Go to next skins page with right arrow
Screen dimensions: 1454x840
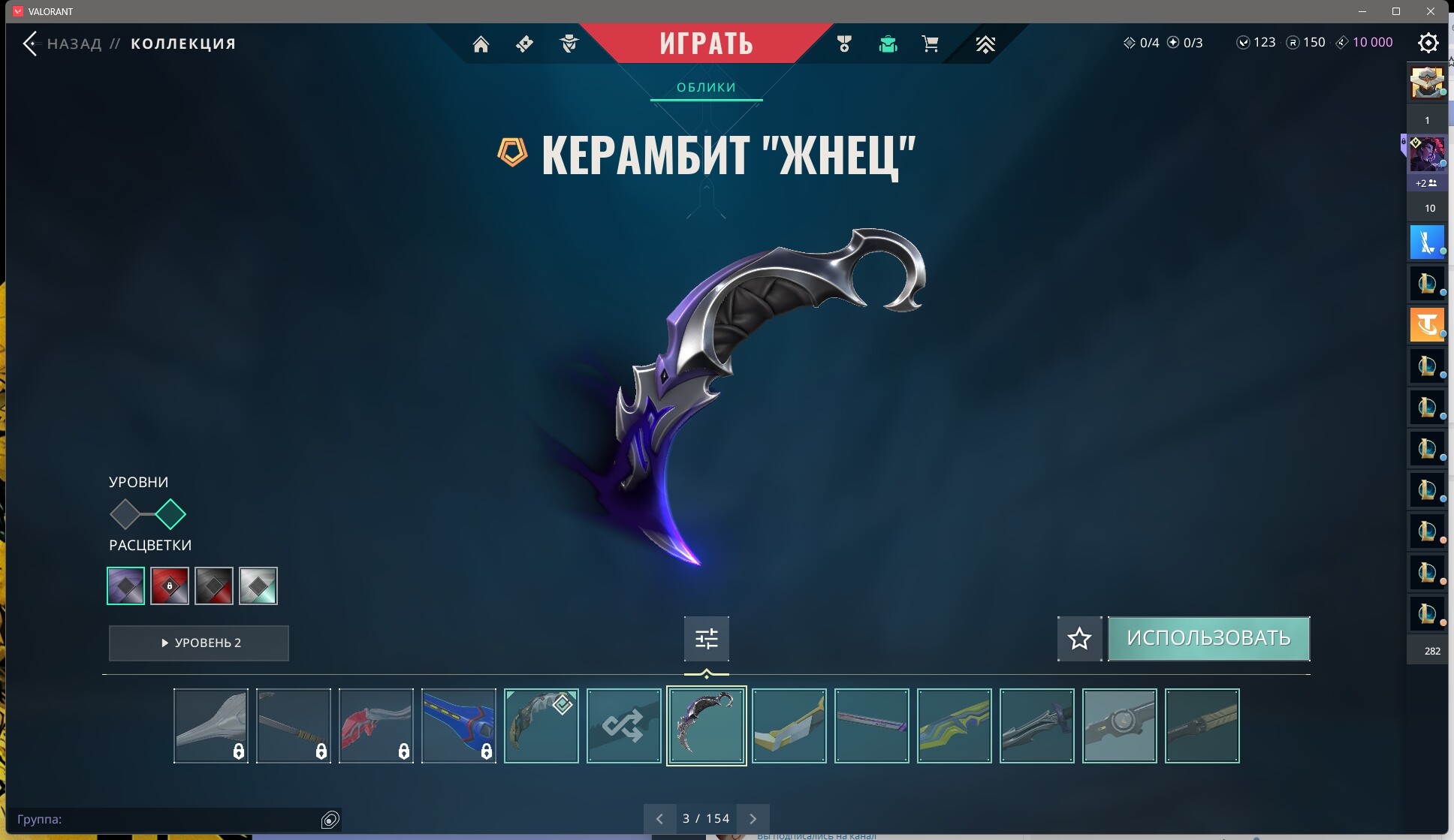pos(753,818)
